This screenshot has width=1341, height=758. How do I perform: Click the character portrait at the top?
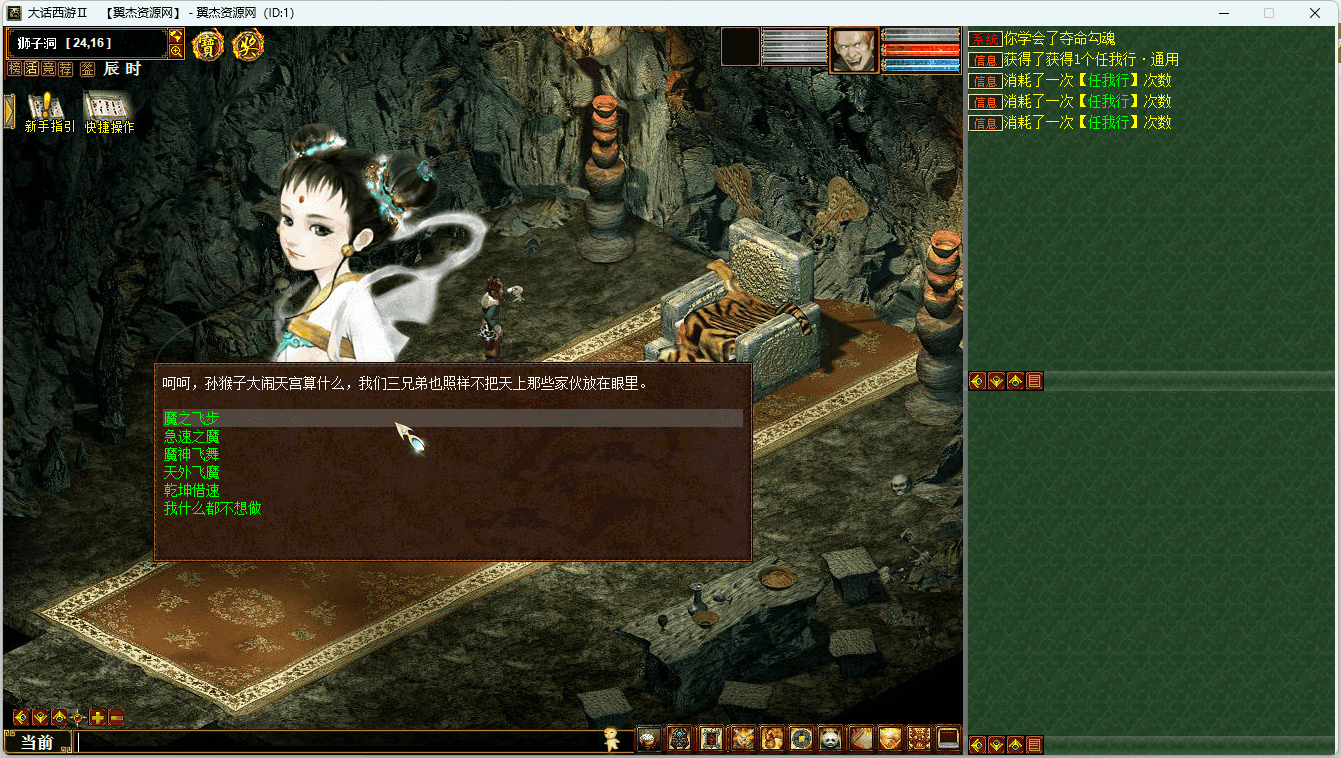tap(853, 49)
